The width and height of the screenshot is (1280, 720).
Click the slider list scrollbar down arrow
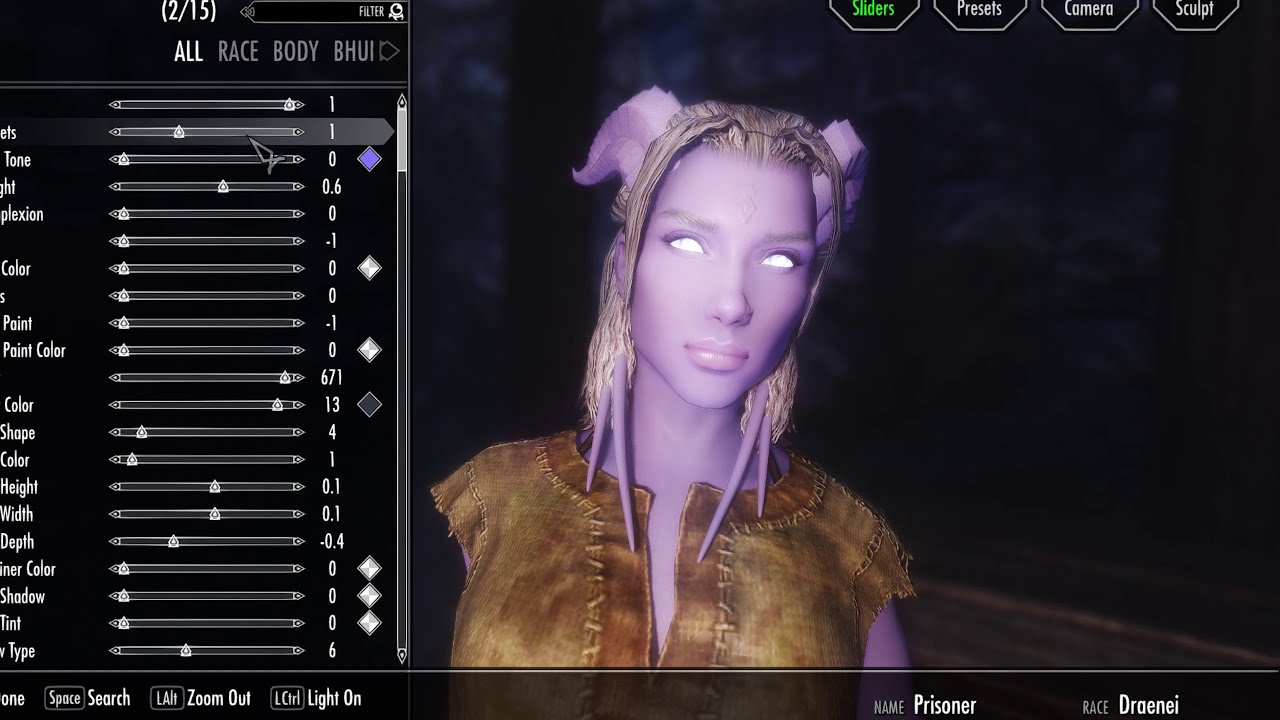pyautogui.click(x=402, y=656)
